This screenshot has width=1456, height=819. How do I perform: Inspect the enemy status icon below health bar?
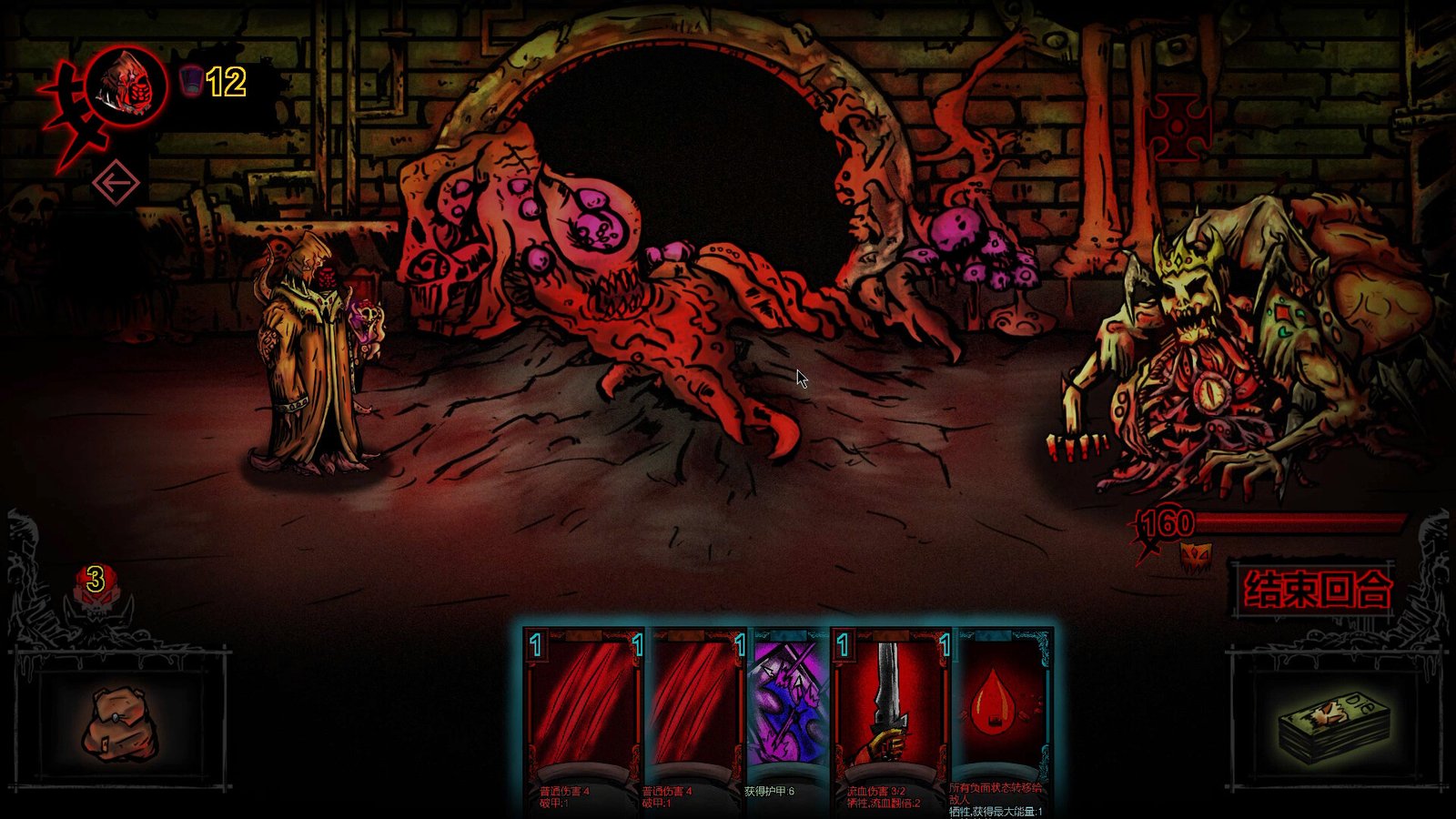(x=1193, y=556)
